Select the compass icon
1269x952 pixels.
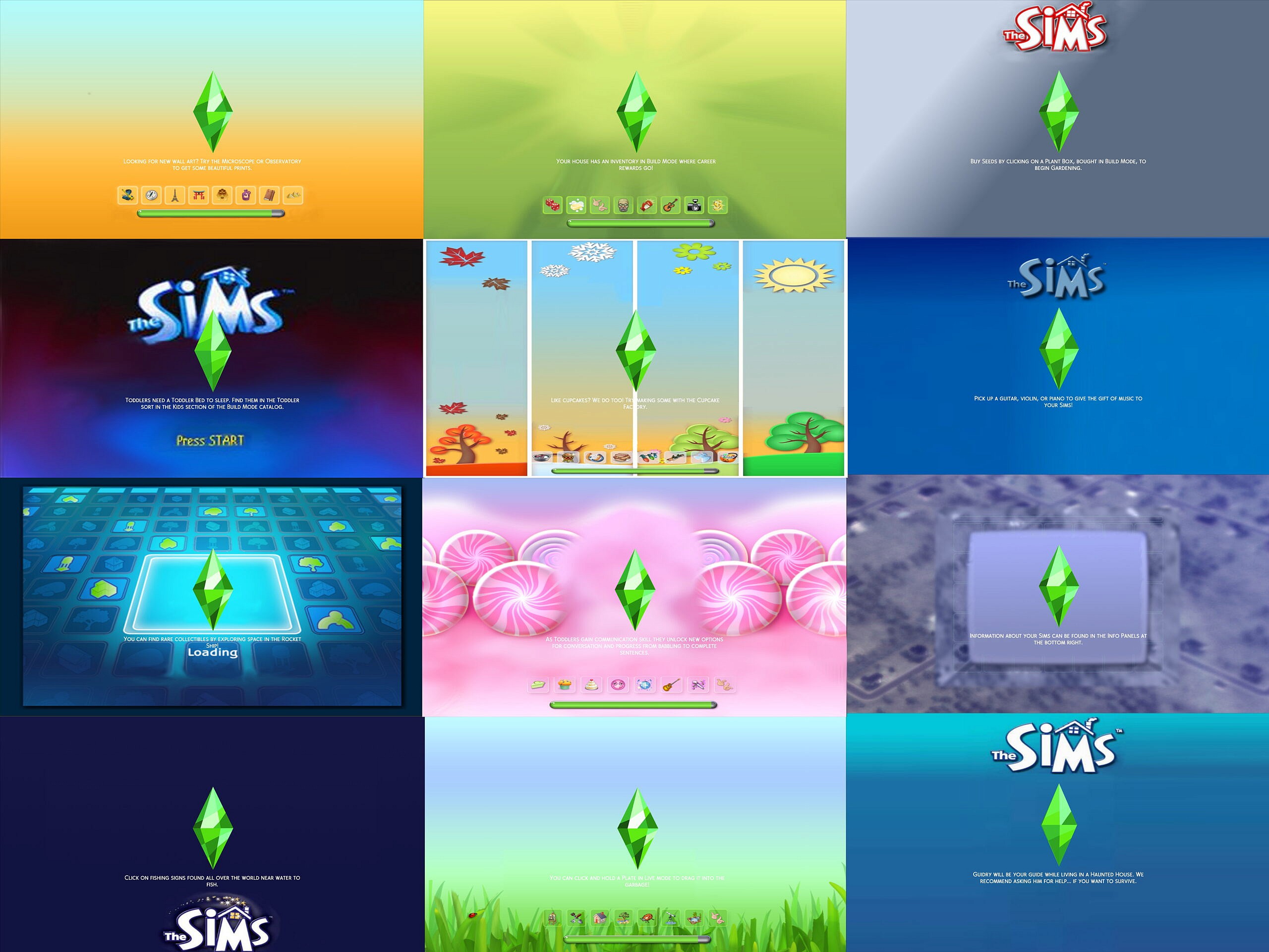(x=151, y=196)
